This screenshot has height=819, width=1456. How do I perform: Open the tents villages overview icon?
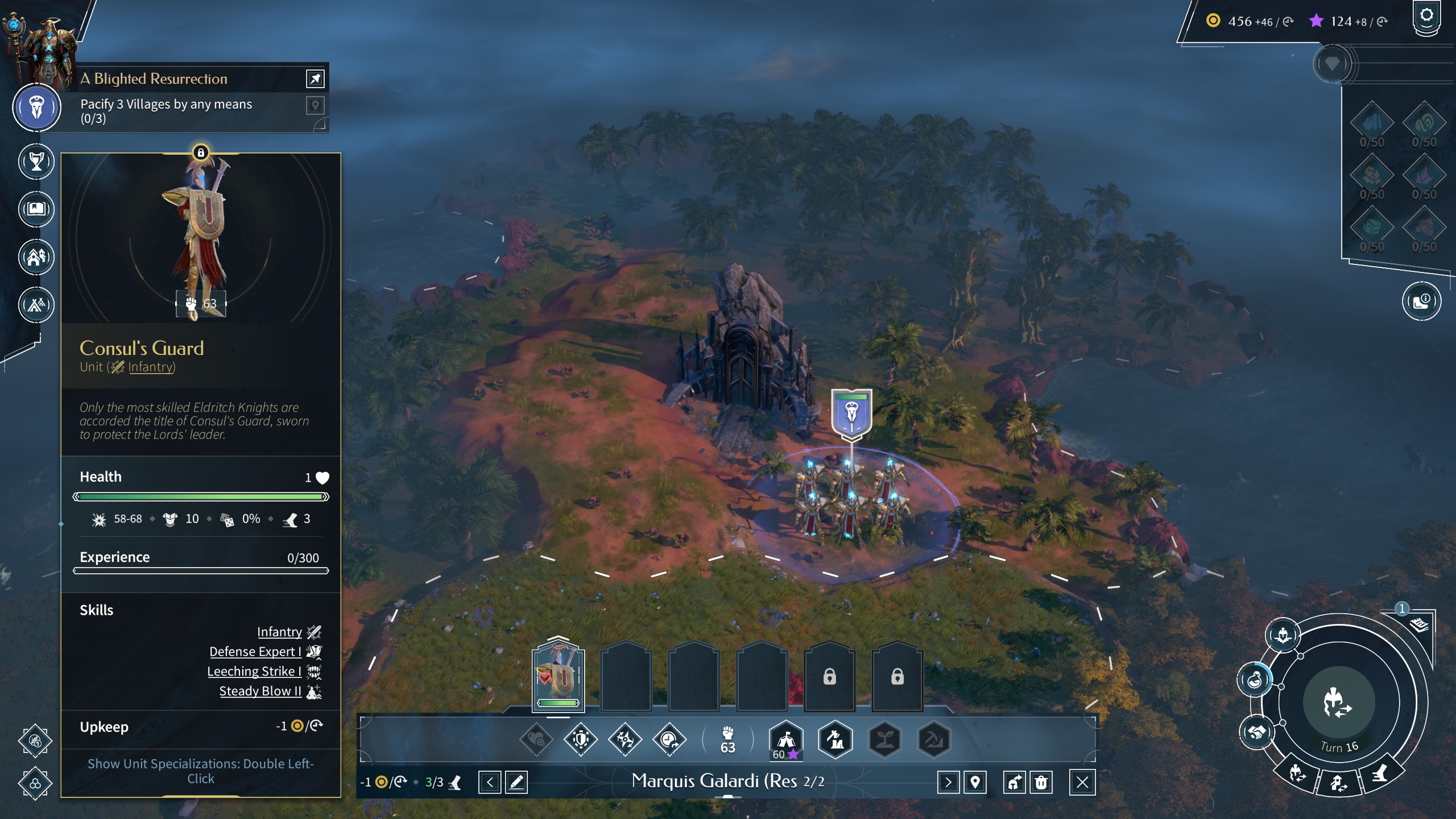[36, 305]
